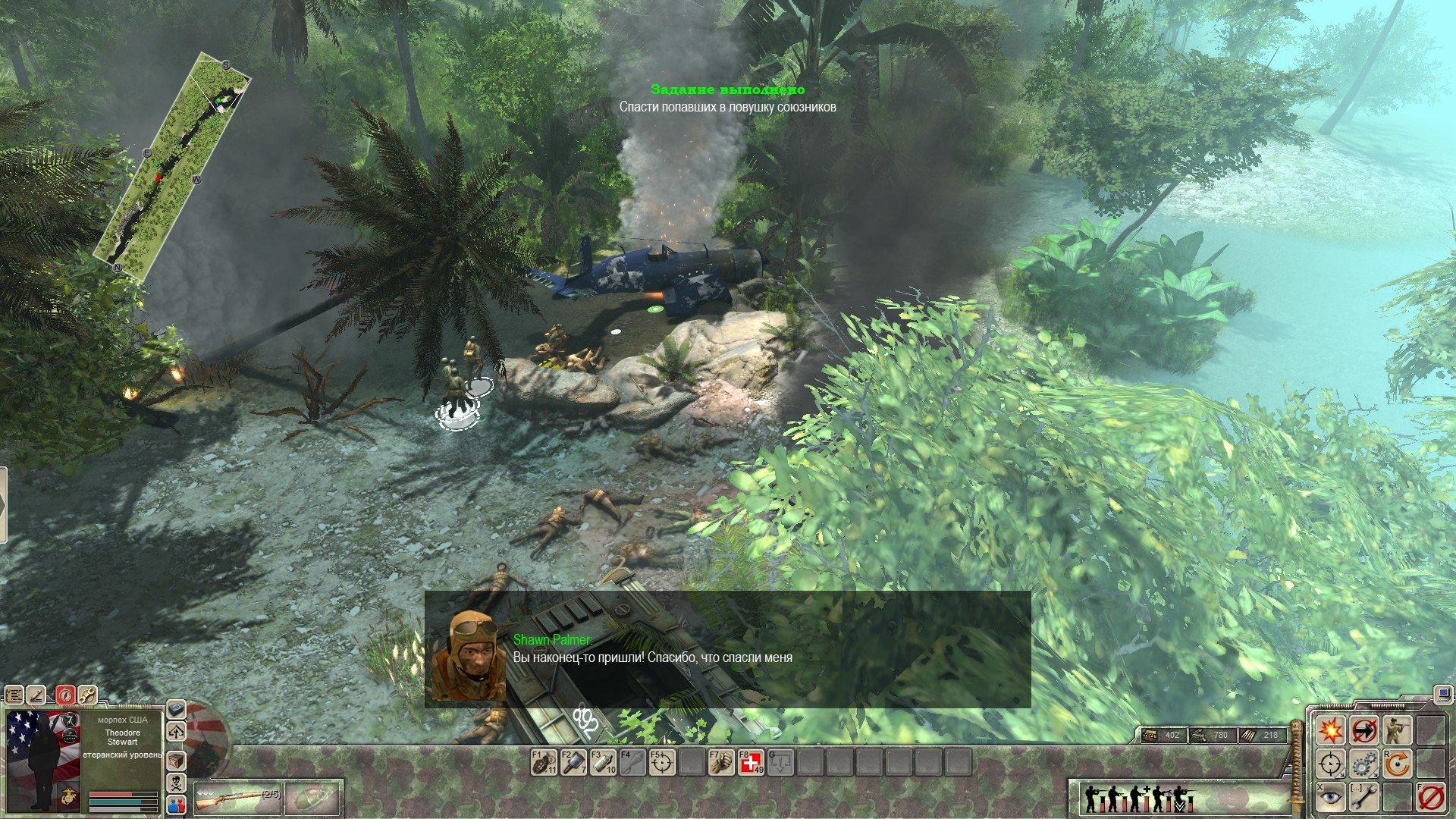The image size is (1456, 819).
Task: Open the computer monitor menu button
Action: pyautogui.click(x=1442, y=693)
